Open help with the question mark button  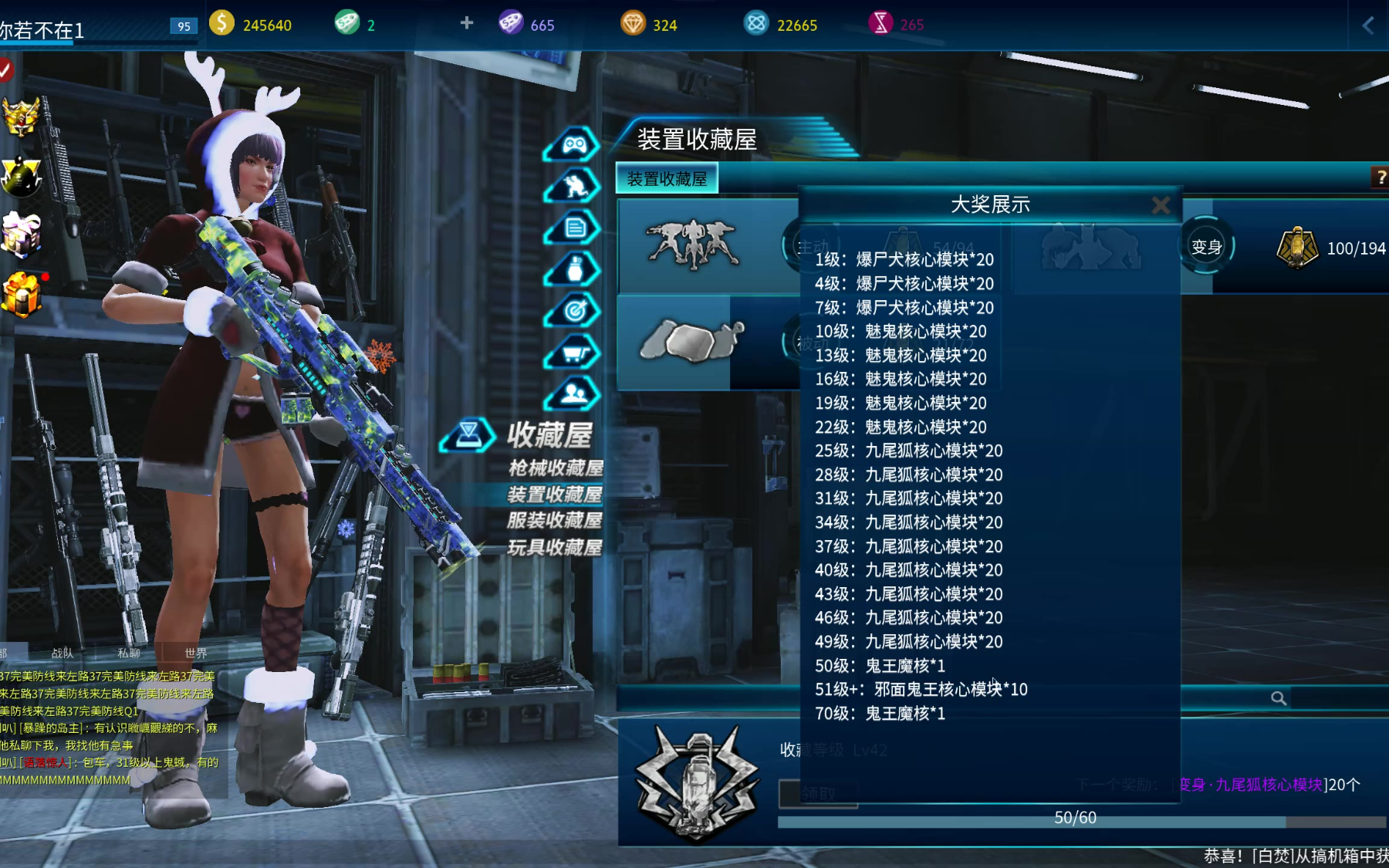(x=1380, y=177)
